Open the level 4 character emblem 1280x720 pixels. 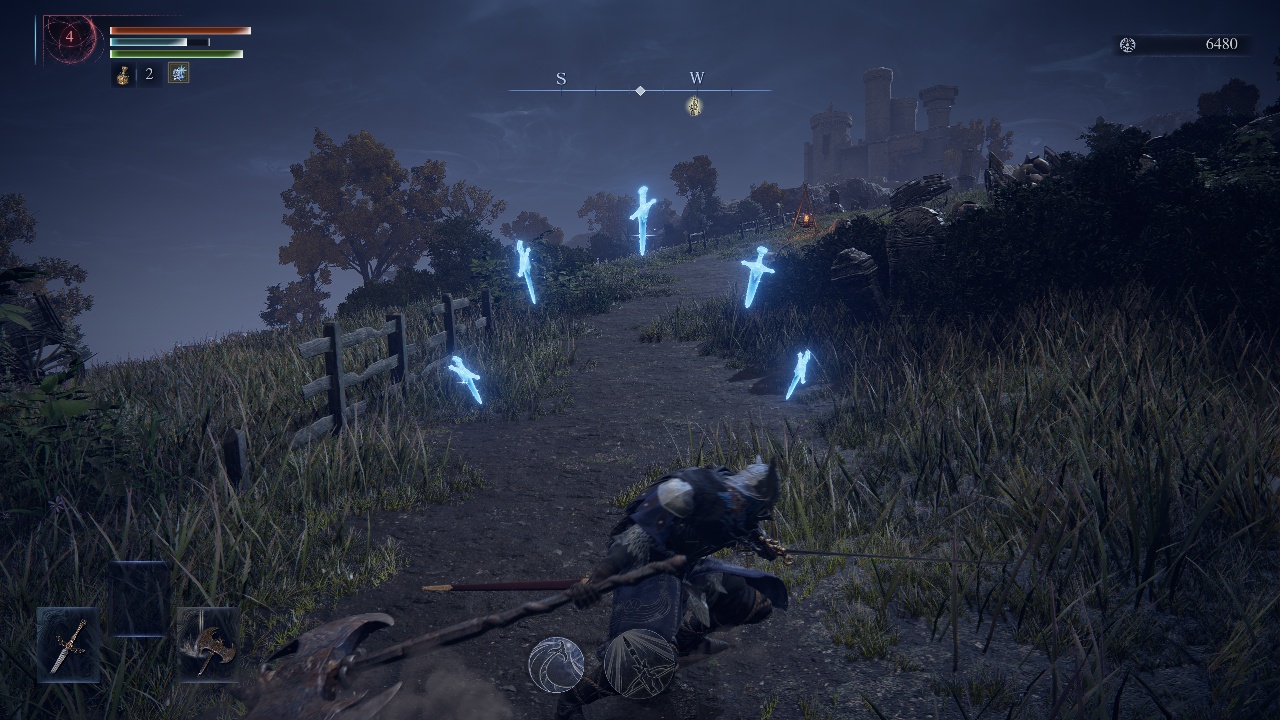70,39
